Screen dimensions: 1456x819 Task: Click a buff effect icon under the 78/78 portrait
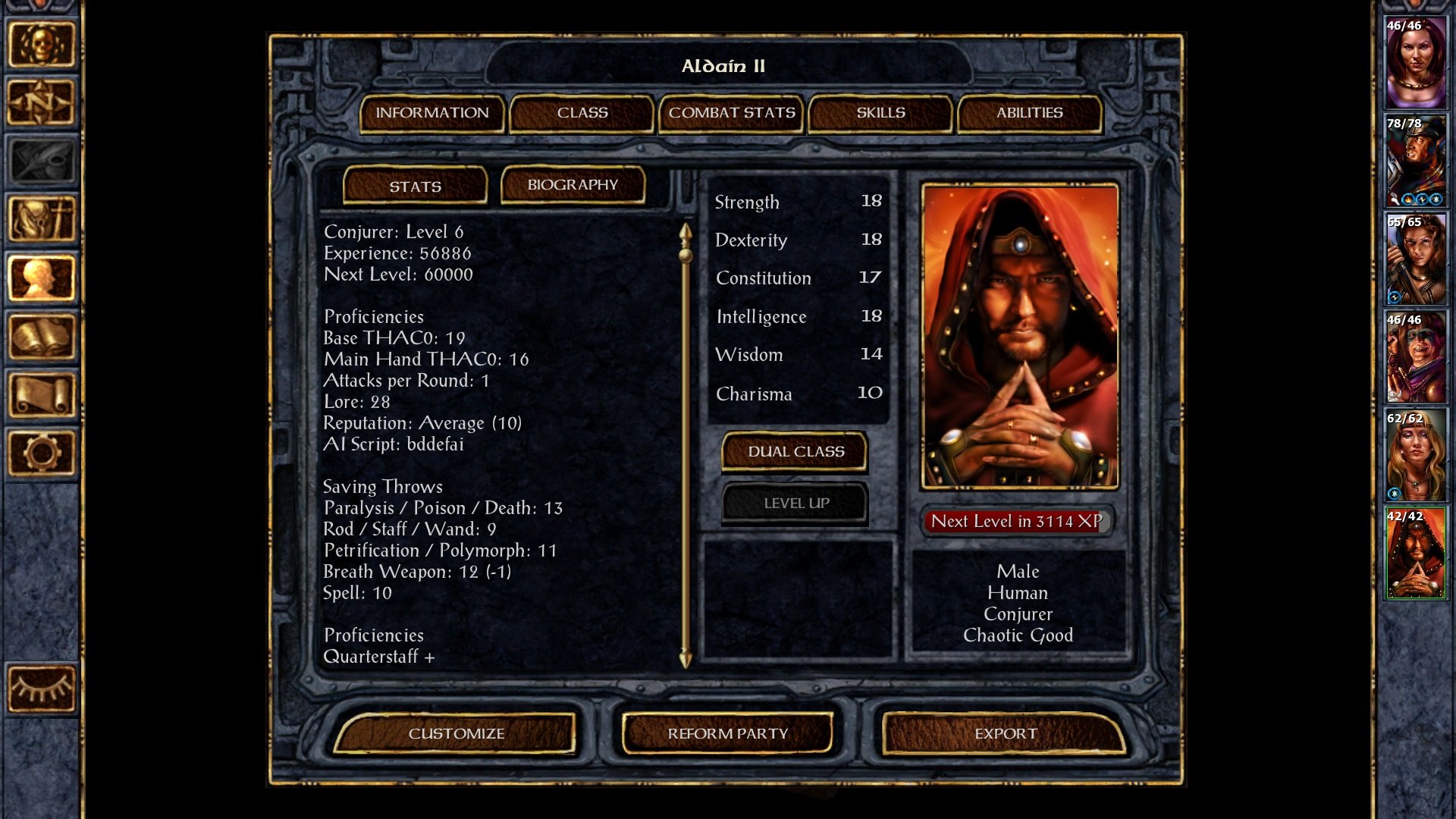tap(1408, 199)
